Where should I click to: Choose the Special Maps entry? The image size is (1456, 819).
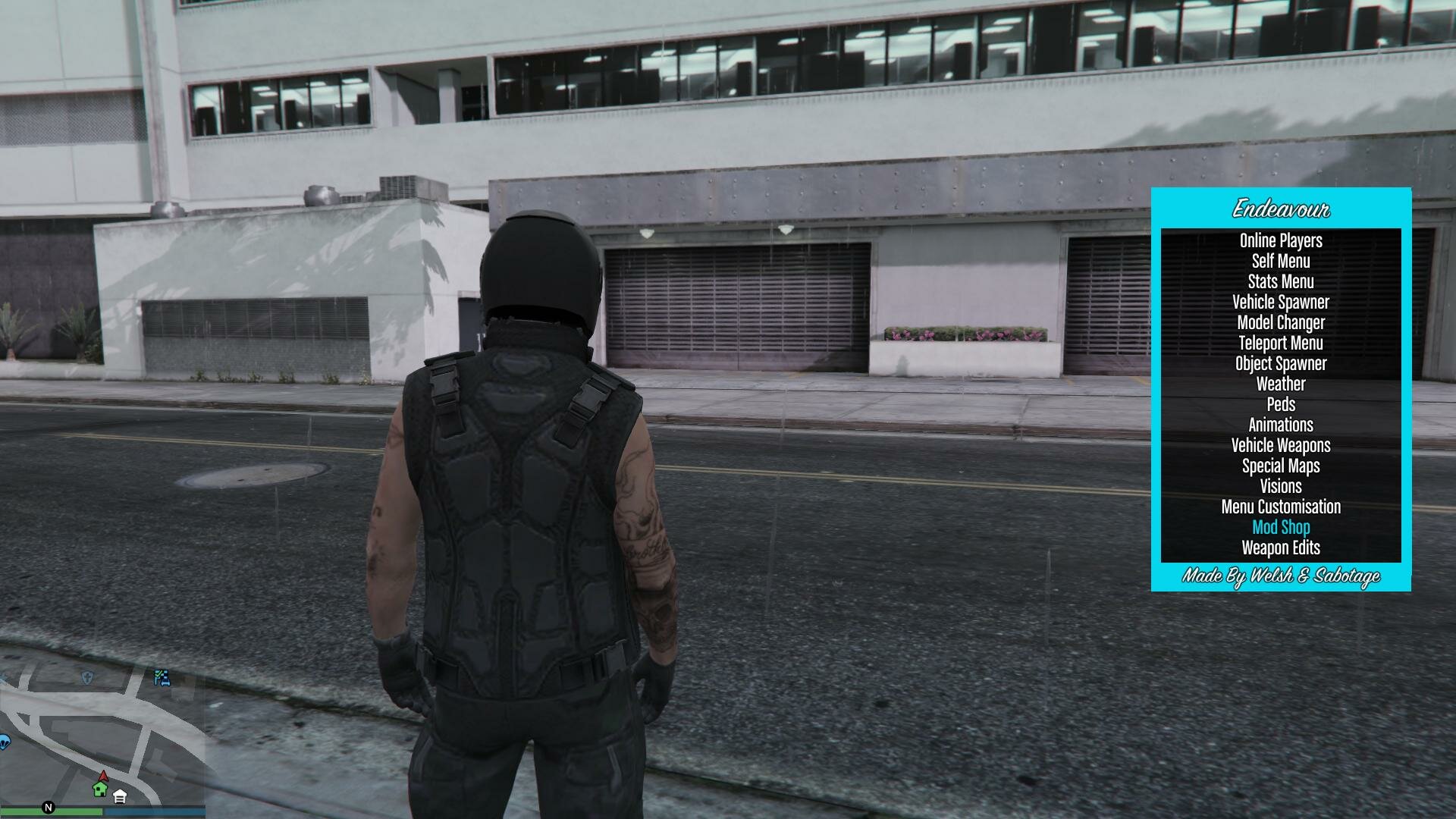click(1281, 466)
